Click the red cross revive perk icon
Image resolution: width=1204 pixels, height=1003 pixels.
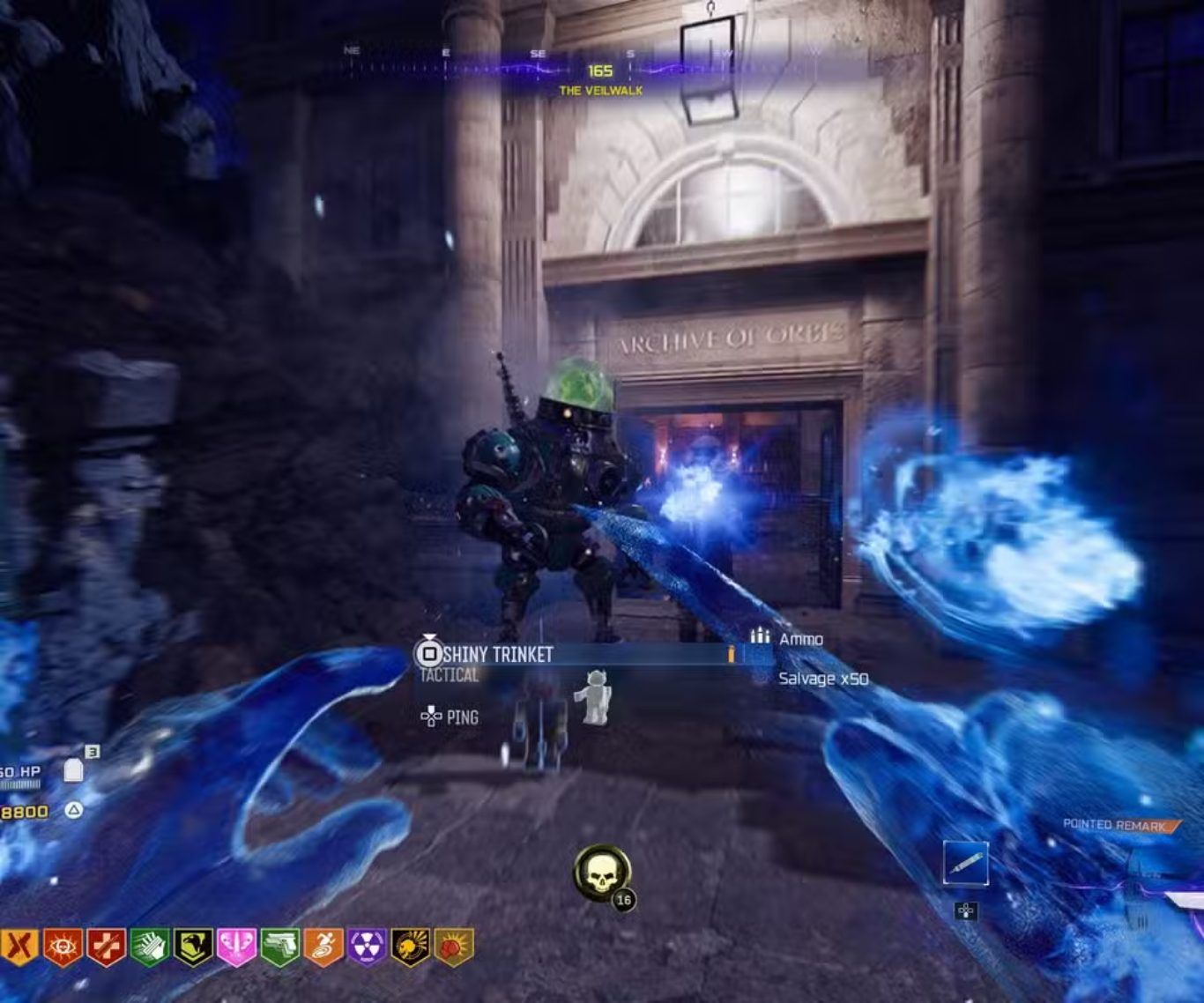(x=106, y=947)
